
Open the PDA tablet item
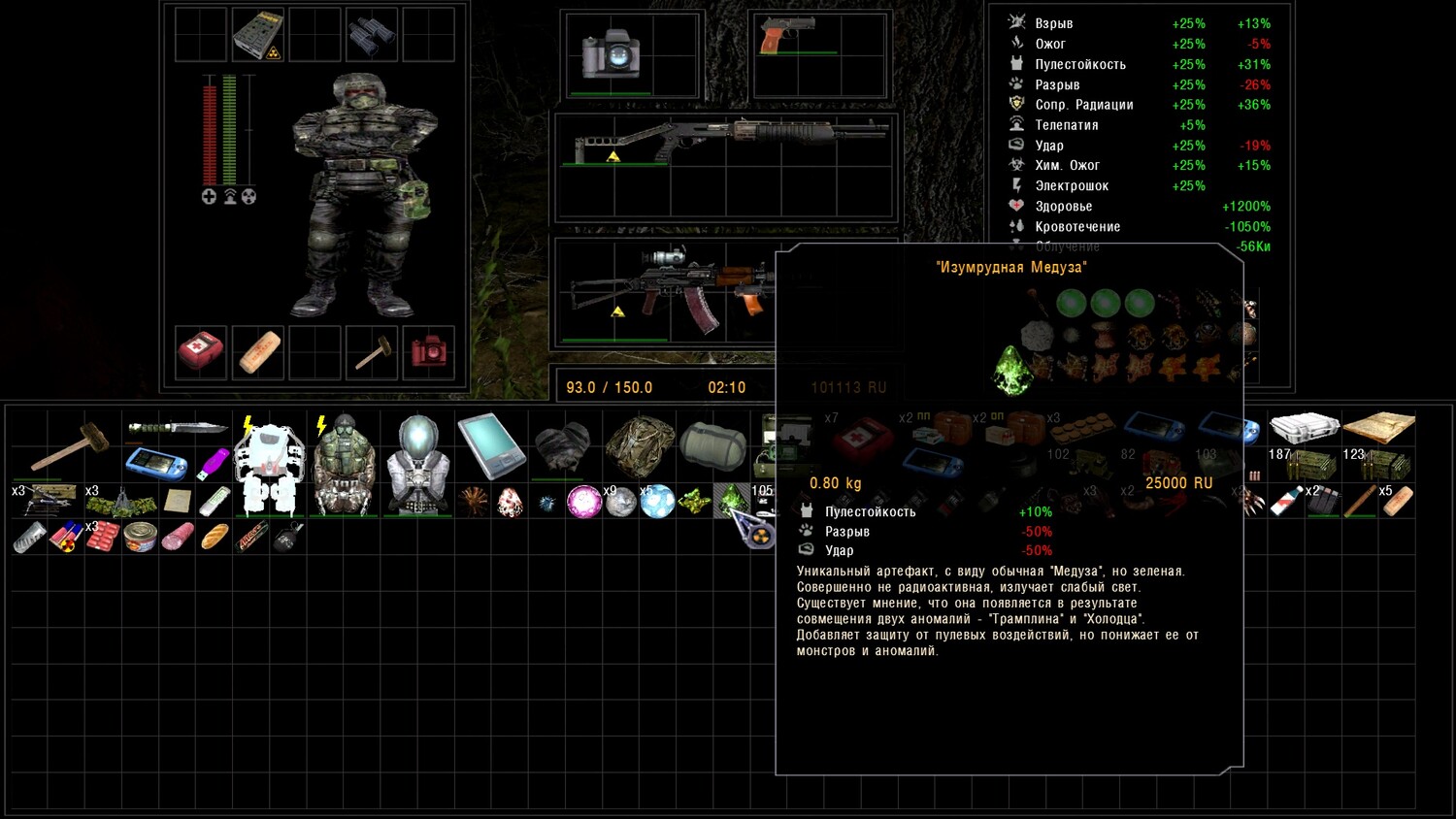click(x=491, y=446)
